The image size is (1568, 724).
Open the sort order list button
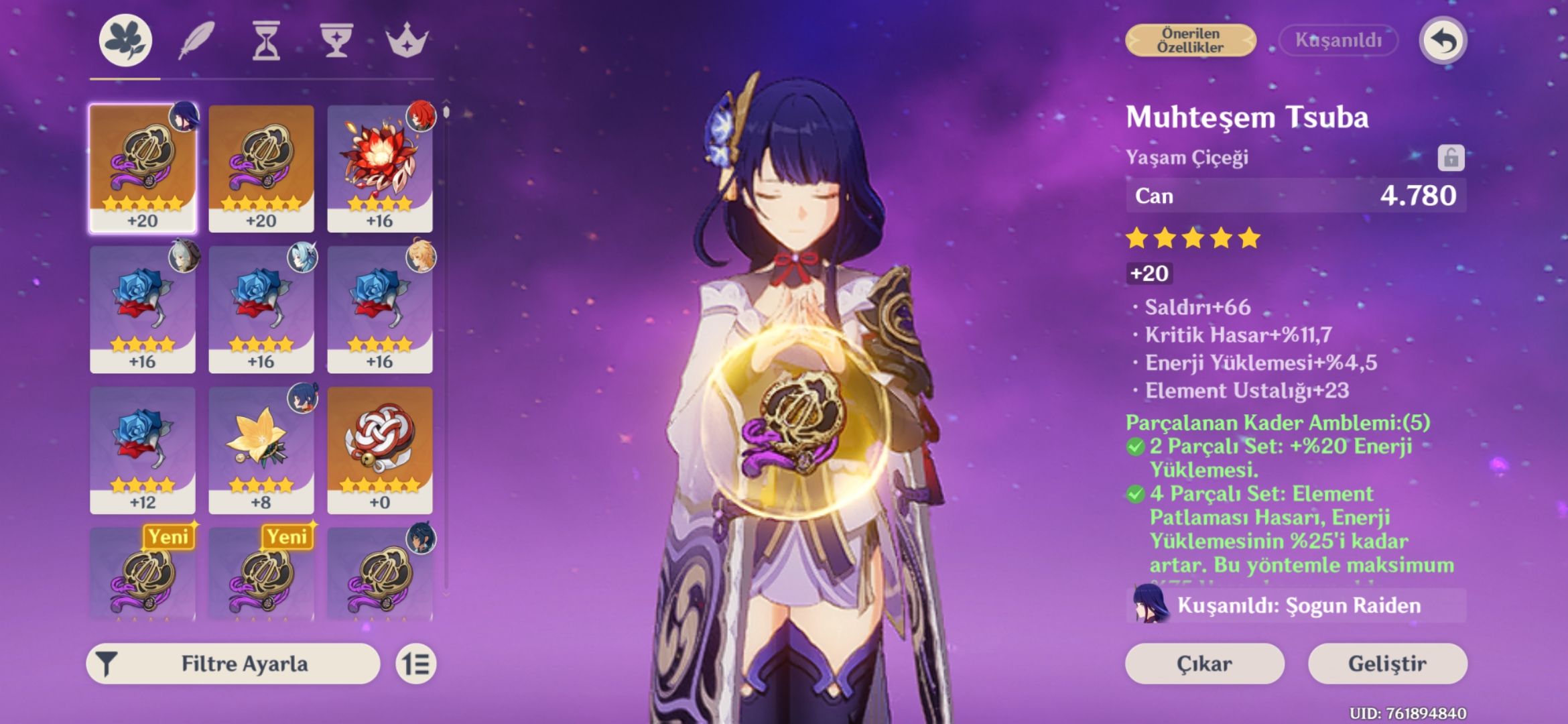point(415,664)
